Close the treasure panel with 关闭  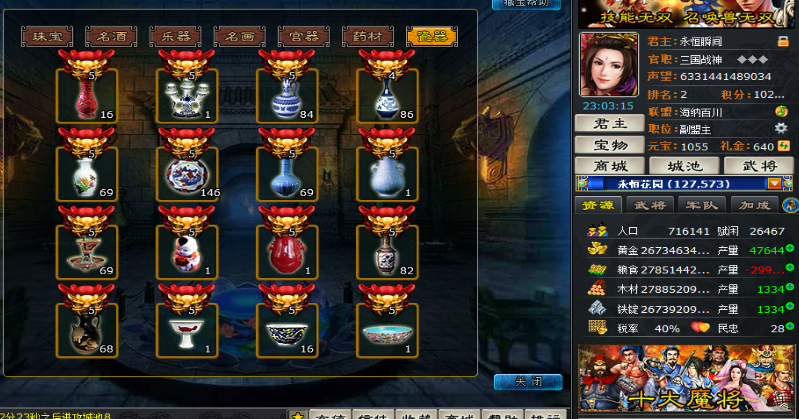pos(528,382)
